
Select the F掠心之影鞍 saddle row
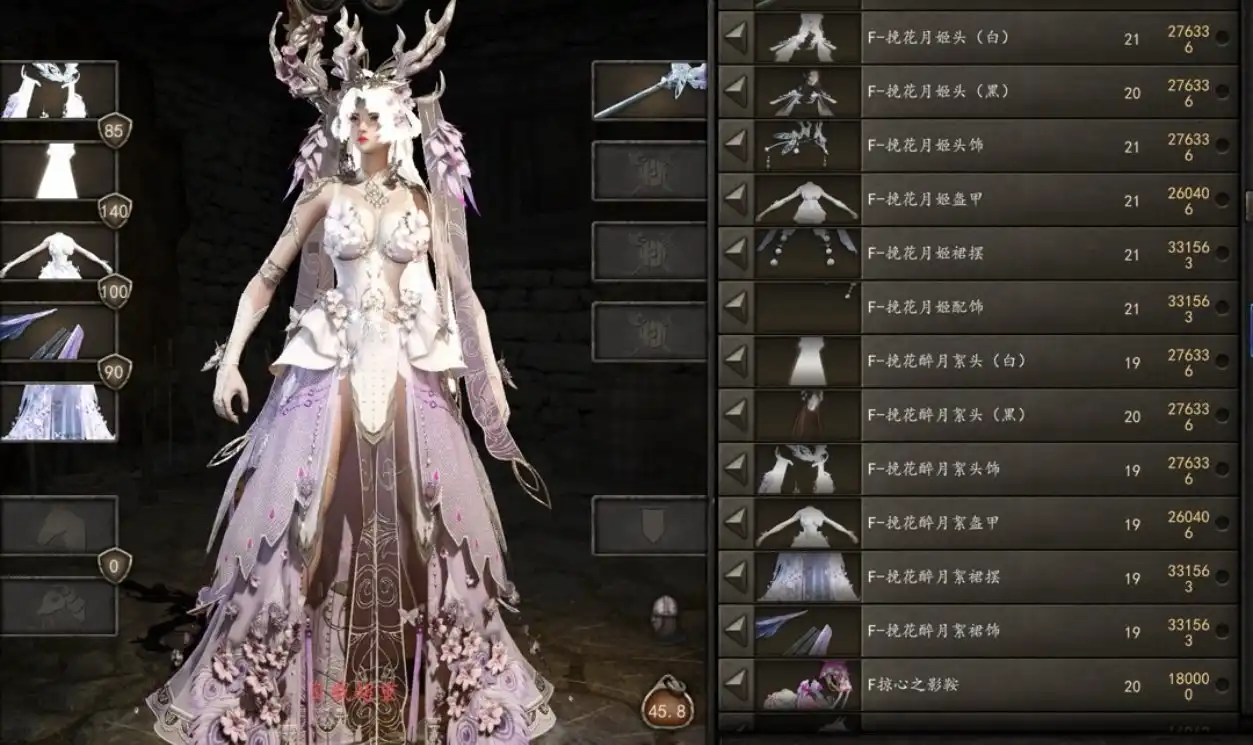click(980, 686)
